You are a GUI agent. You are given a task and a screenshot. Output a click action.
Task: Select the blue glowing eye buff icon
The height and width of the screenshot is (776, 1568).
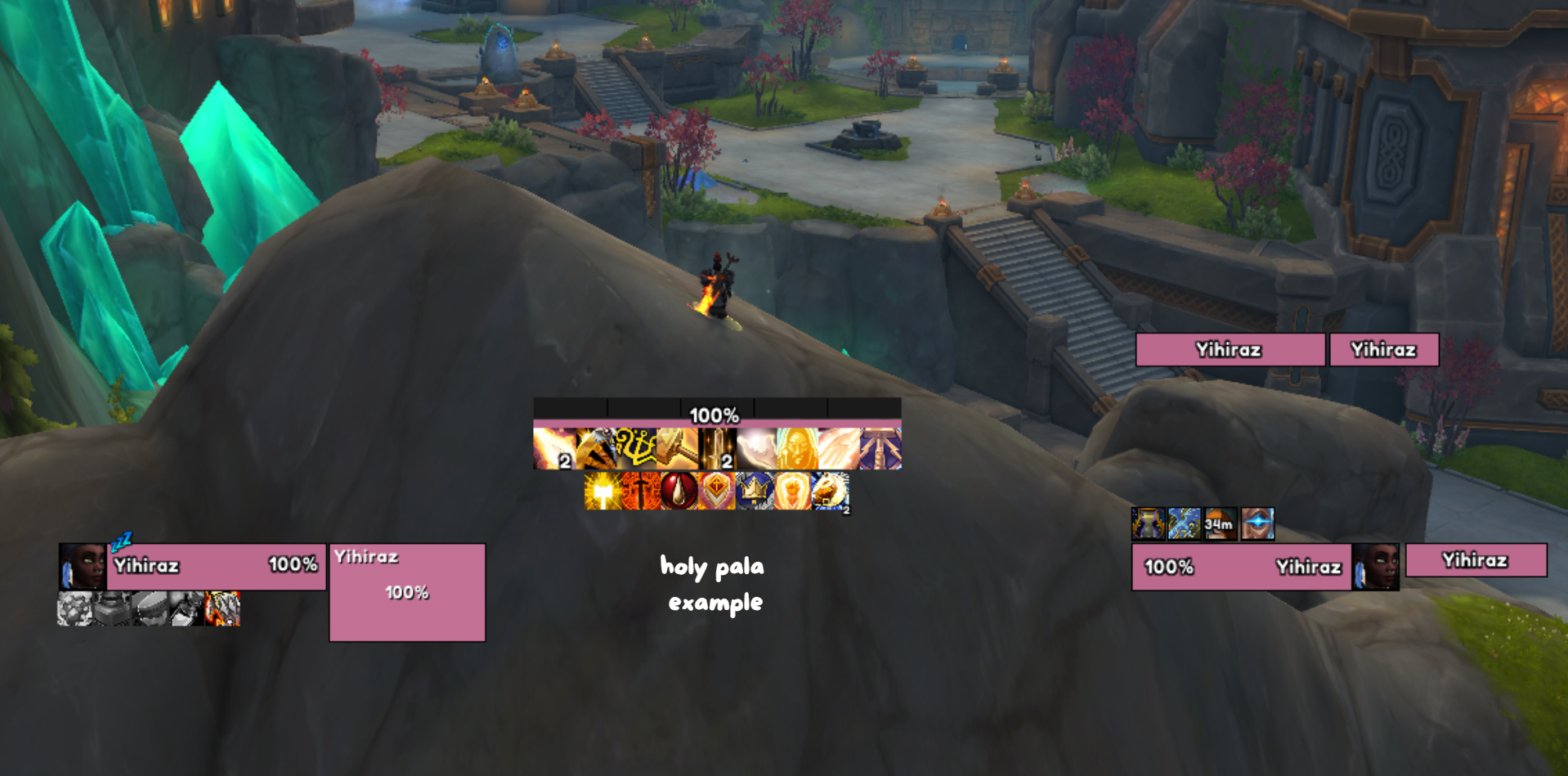[x=1257, y=523]
